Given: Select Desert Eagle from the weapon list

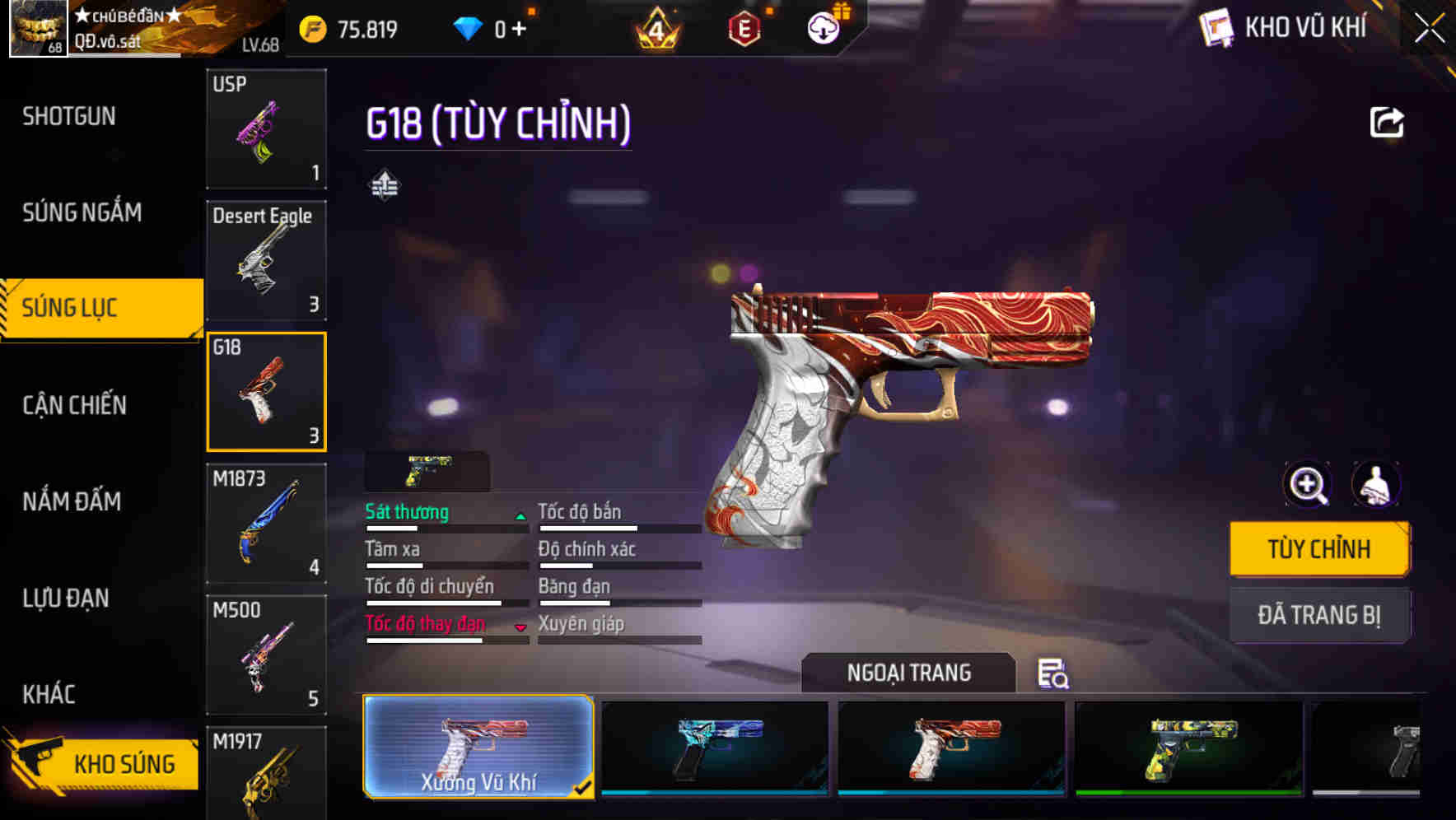Looking at the screenshot, I should pyautogui.click(x=265, y=259).
